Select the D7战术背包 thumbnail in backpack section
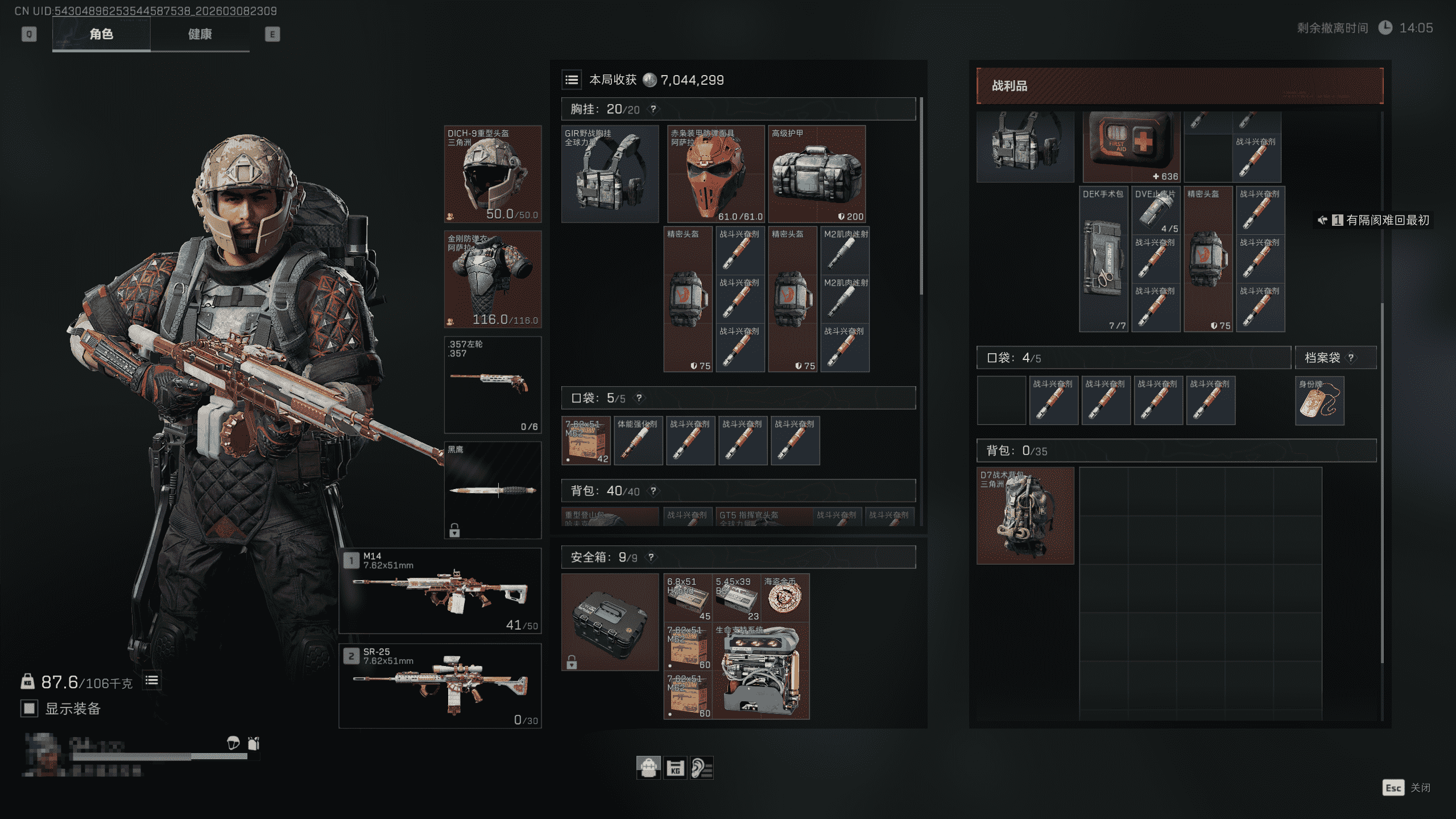Screen dimensions: 1456x819 (1025, 516)
